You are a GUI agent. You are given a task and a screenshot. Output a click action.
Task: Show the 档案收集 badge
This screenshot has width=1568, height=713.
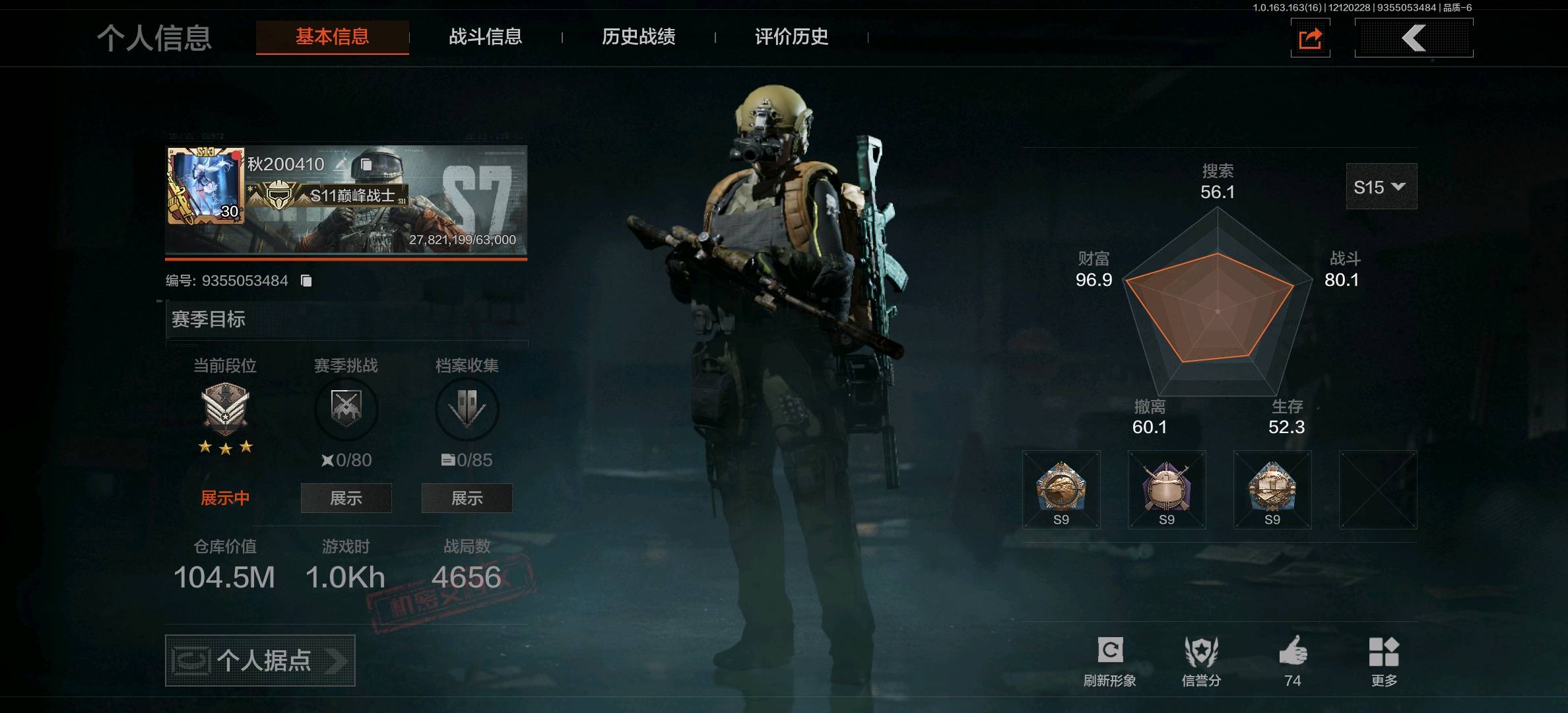[x=467, y=498]
